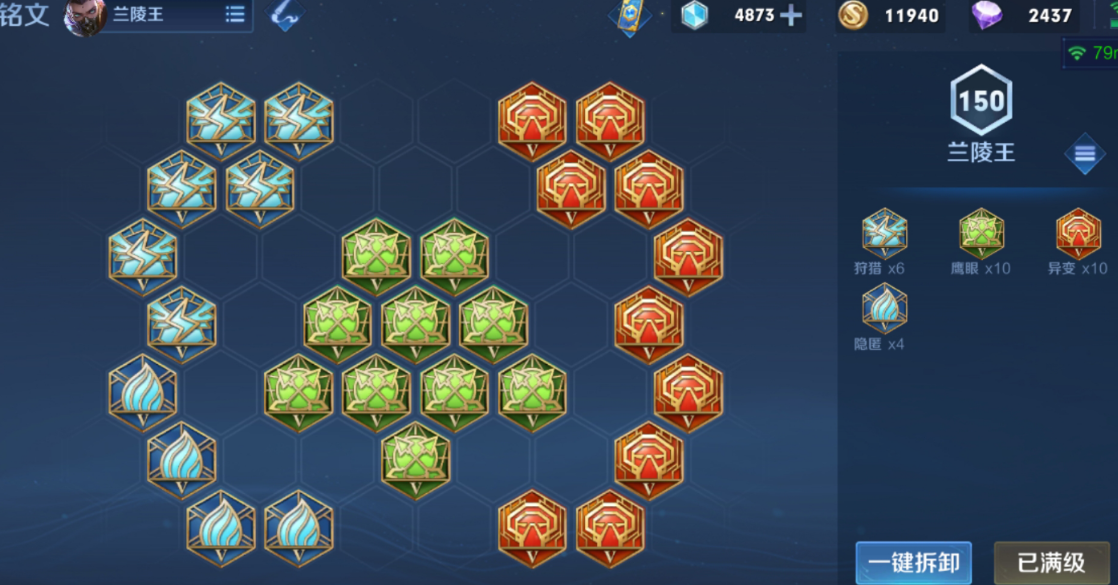Select the 隐匿 x4 rune summary icon
The image size is (1118, 585).
[885, 308]
